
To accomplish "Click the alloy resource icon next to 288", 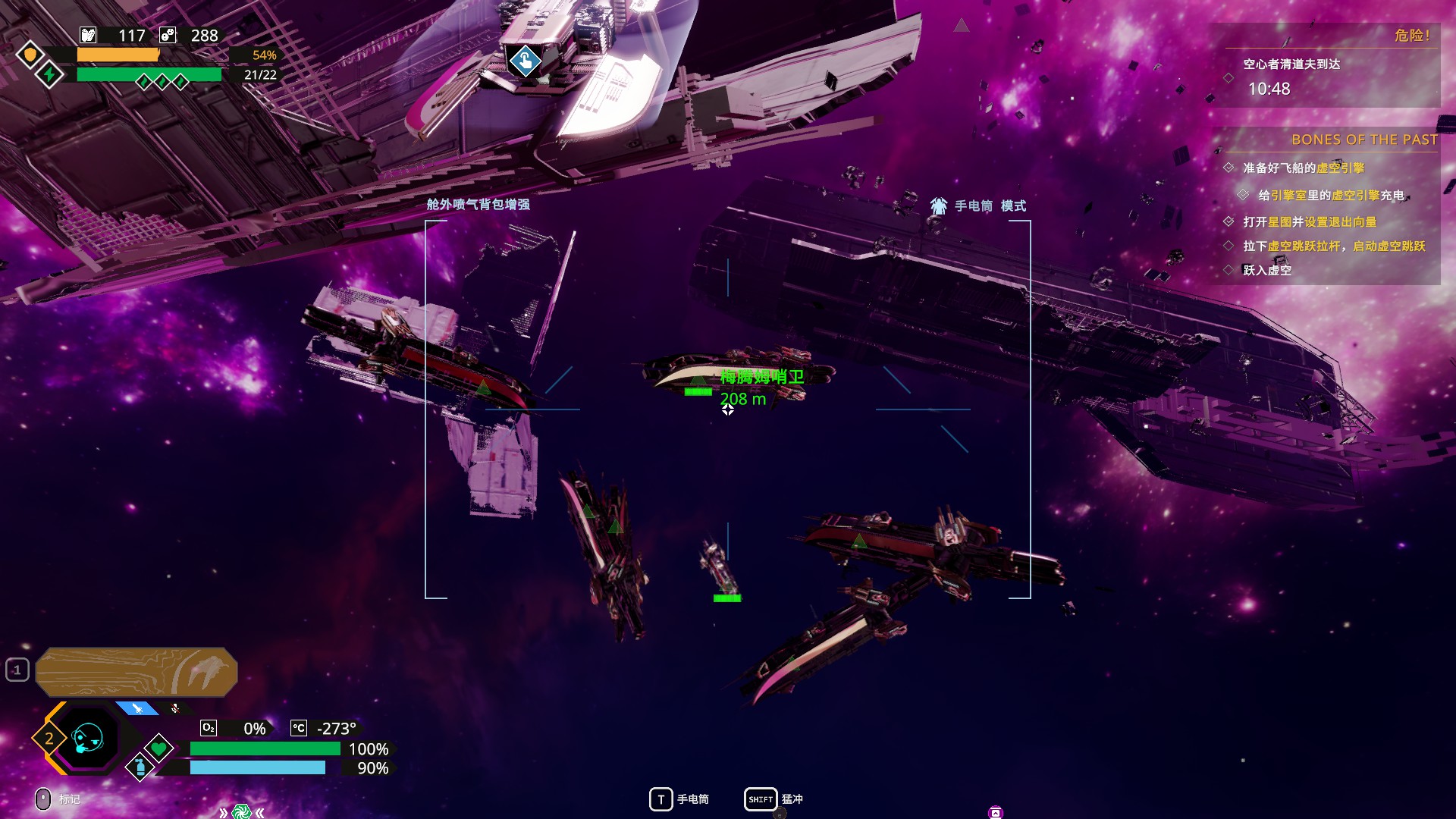I will click(168, 35).
